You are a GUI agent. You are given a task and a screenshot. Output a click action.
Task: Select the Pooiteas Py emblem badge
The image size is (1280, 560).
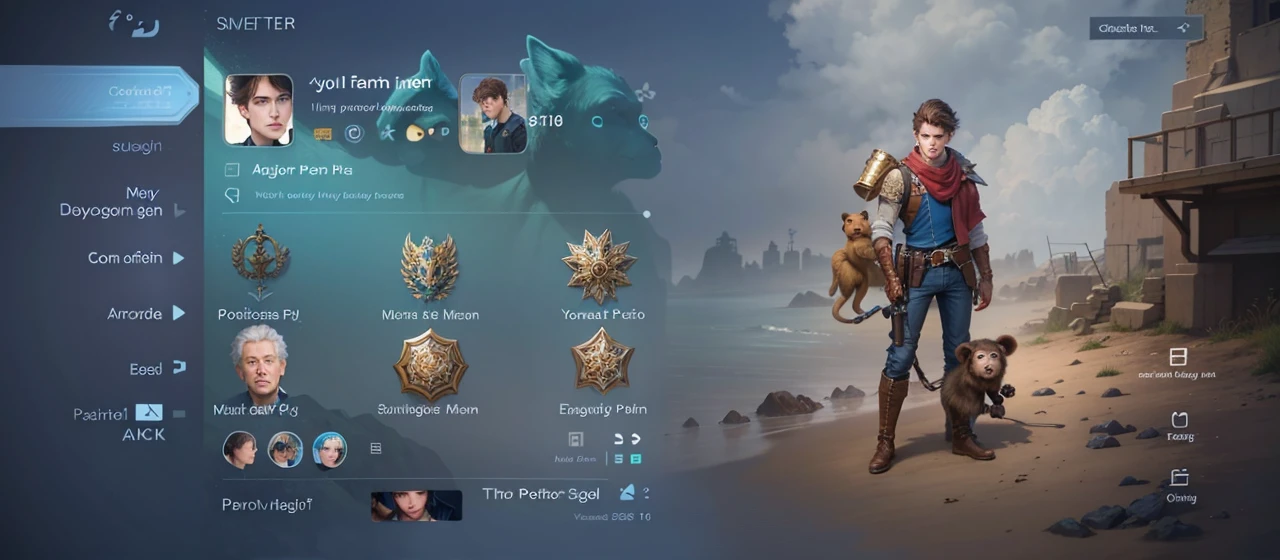pos(259,262)
